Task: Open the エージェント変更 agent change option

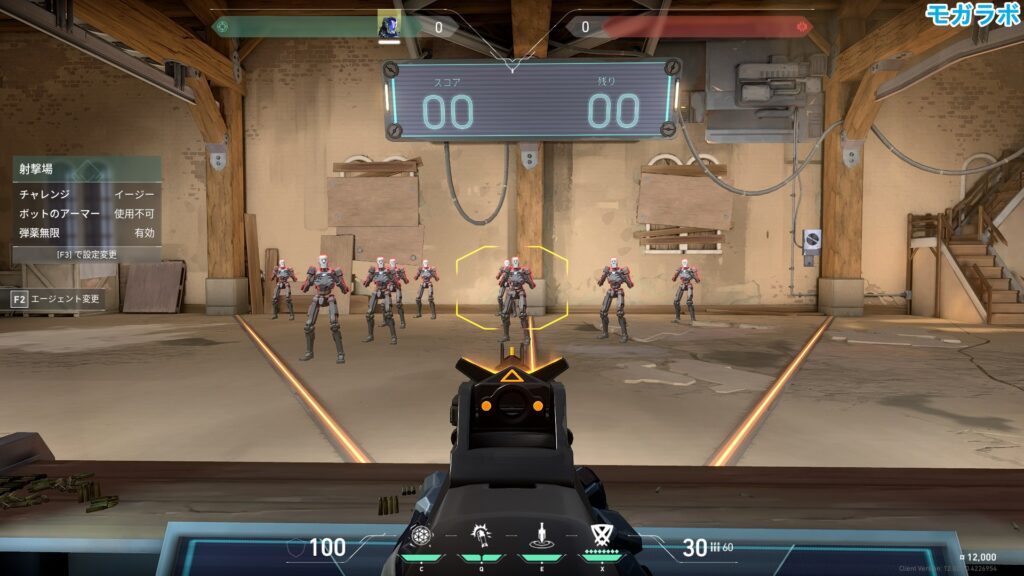Action: [56, 298]
